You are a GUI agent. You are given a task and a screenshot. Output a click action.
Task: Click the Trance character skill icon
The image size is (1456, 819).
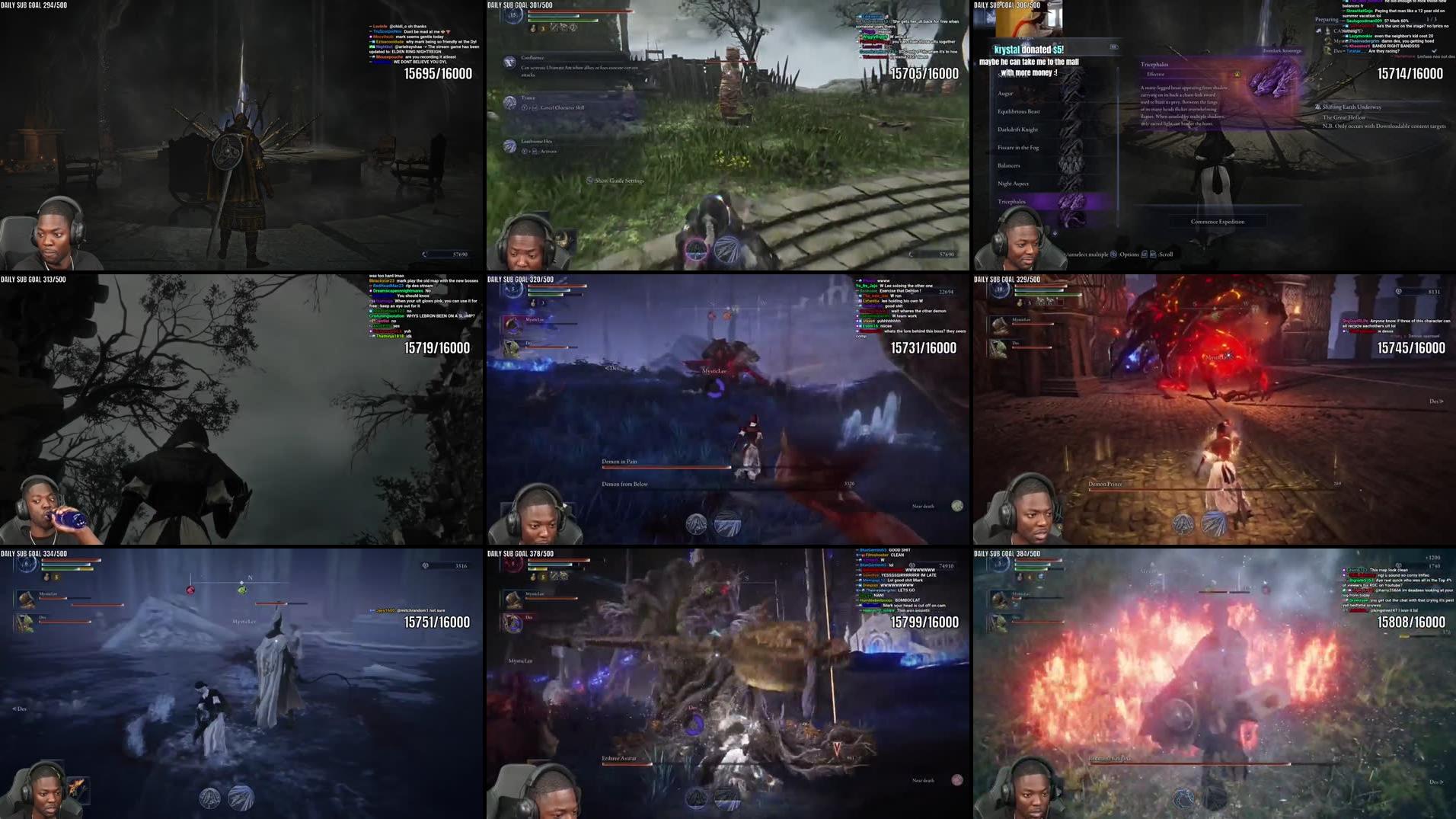[x=510, y=103]
